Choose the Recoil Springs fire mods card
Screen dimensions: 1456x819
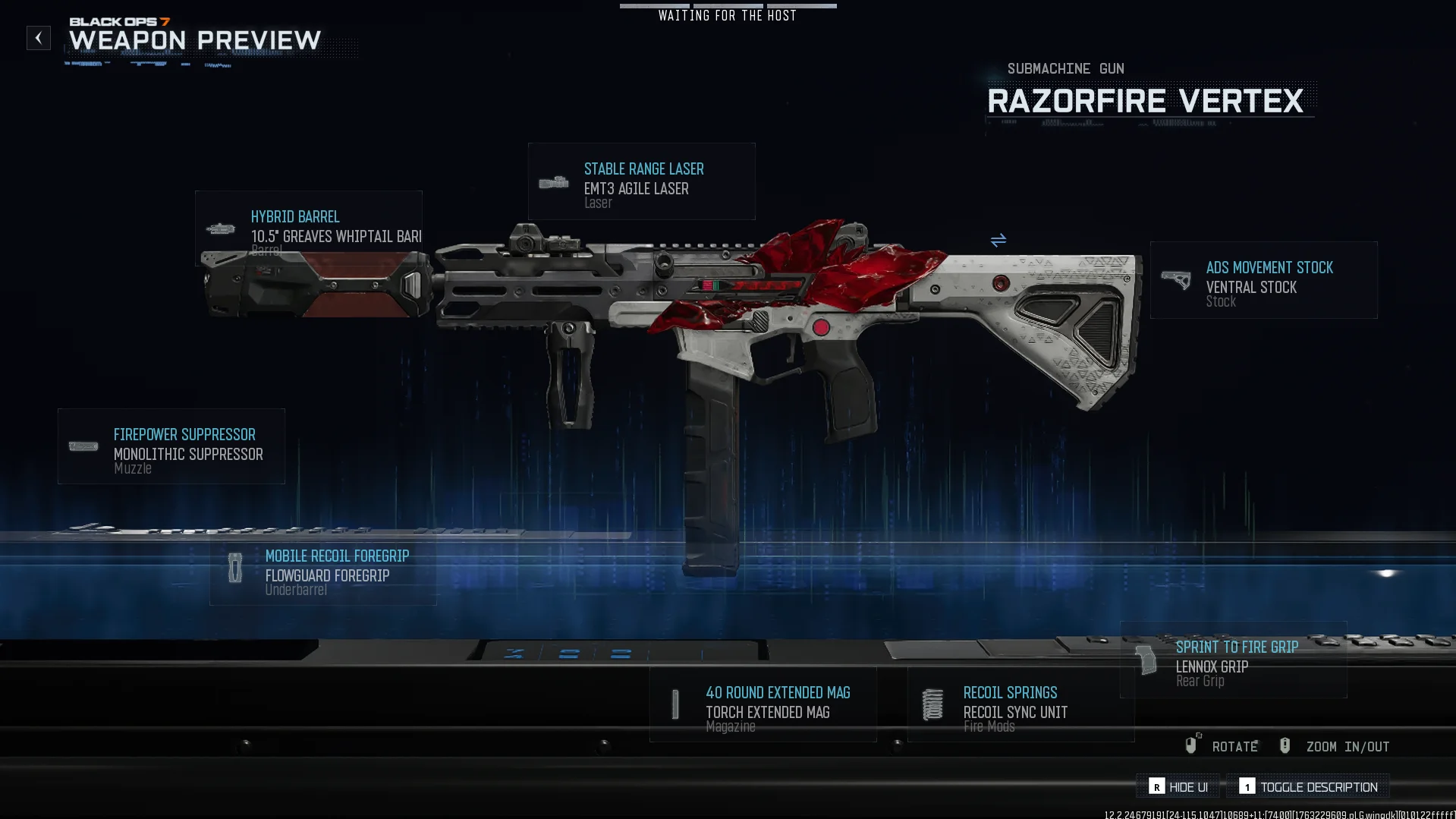pyautogui.click(x=1020, y=705)
